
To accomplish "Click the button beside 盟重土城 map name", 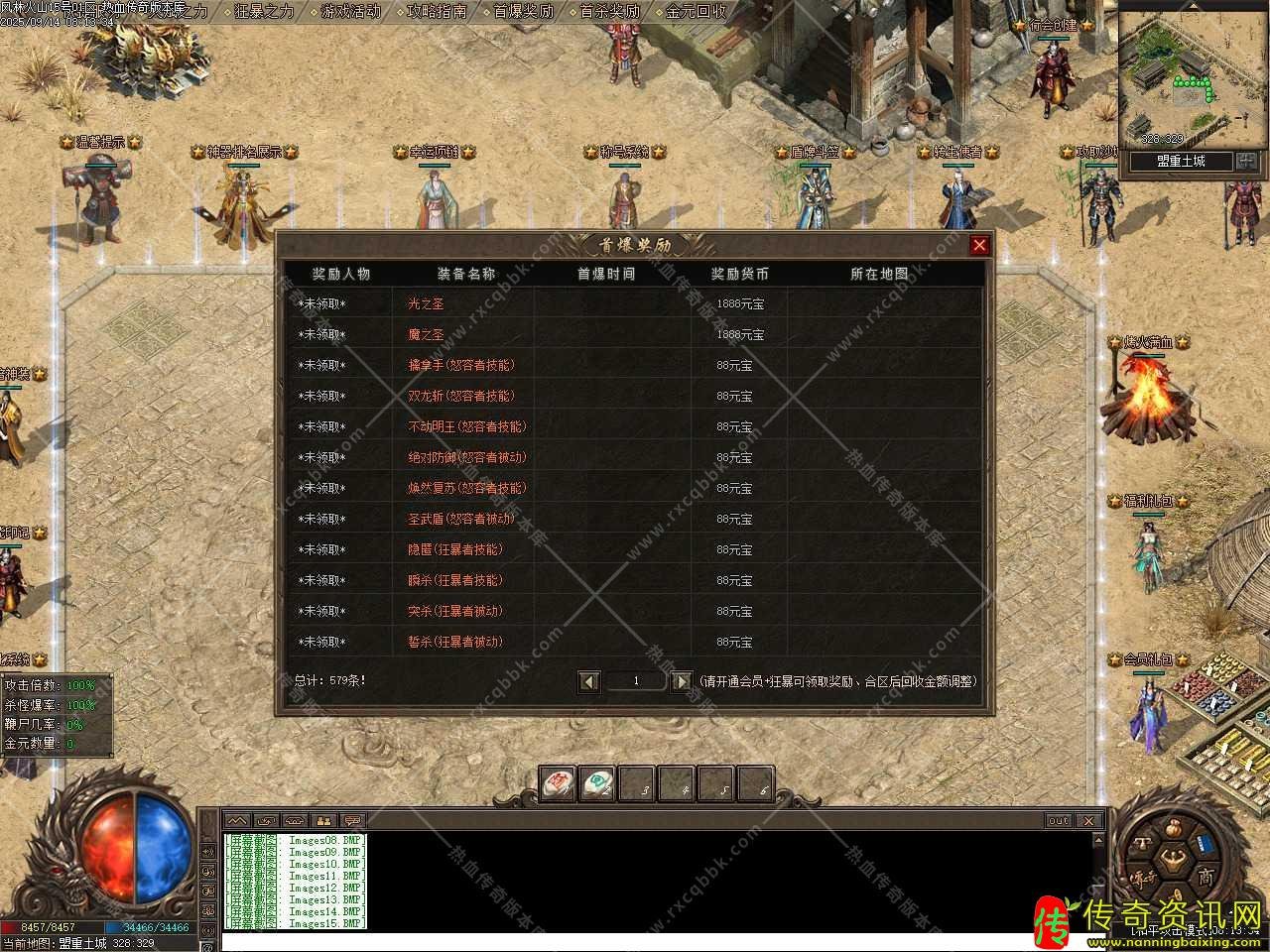I will [x=1246, y=161].
